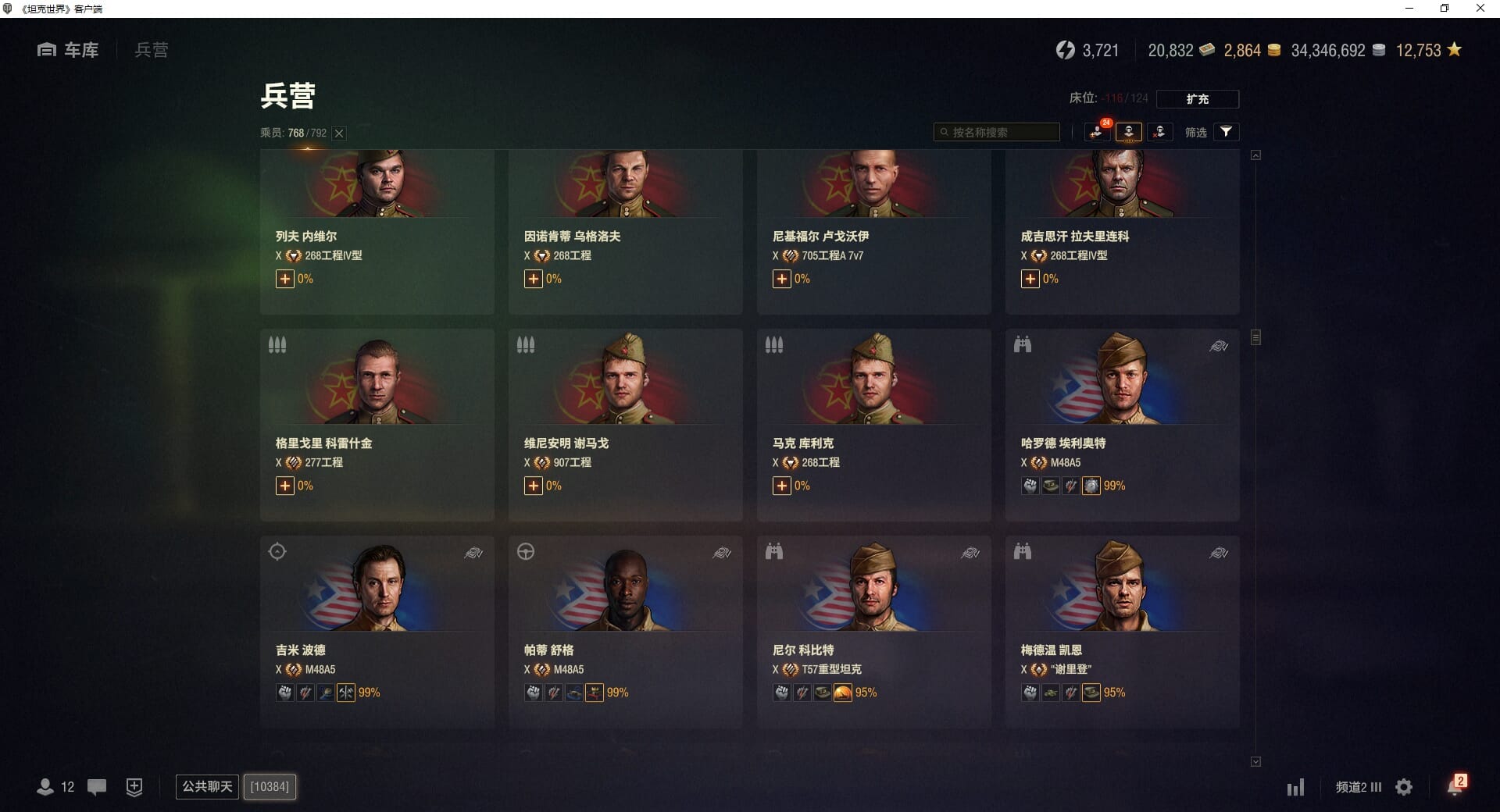The height and width of the screenshot is (812, 1500).
Task: Select crew member 维尼安明 谢马戈
Action: click(x=625, y=424)
